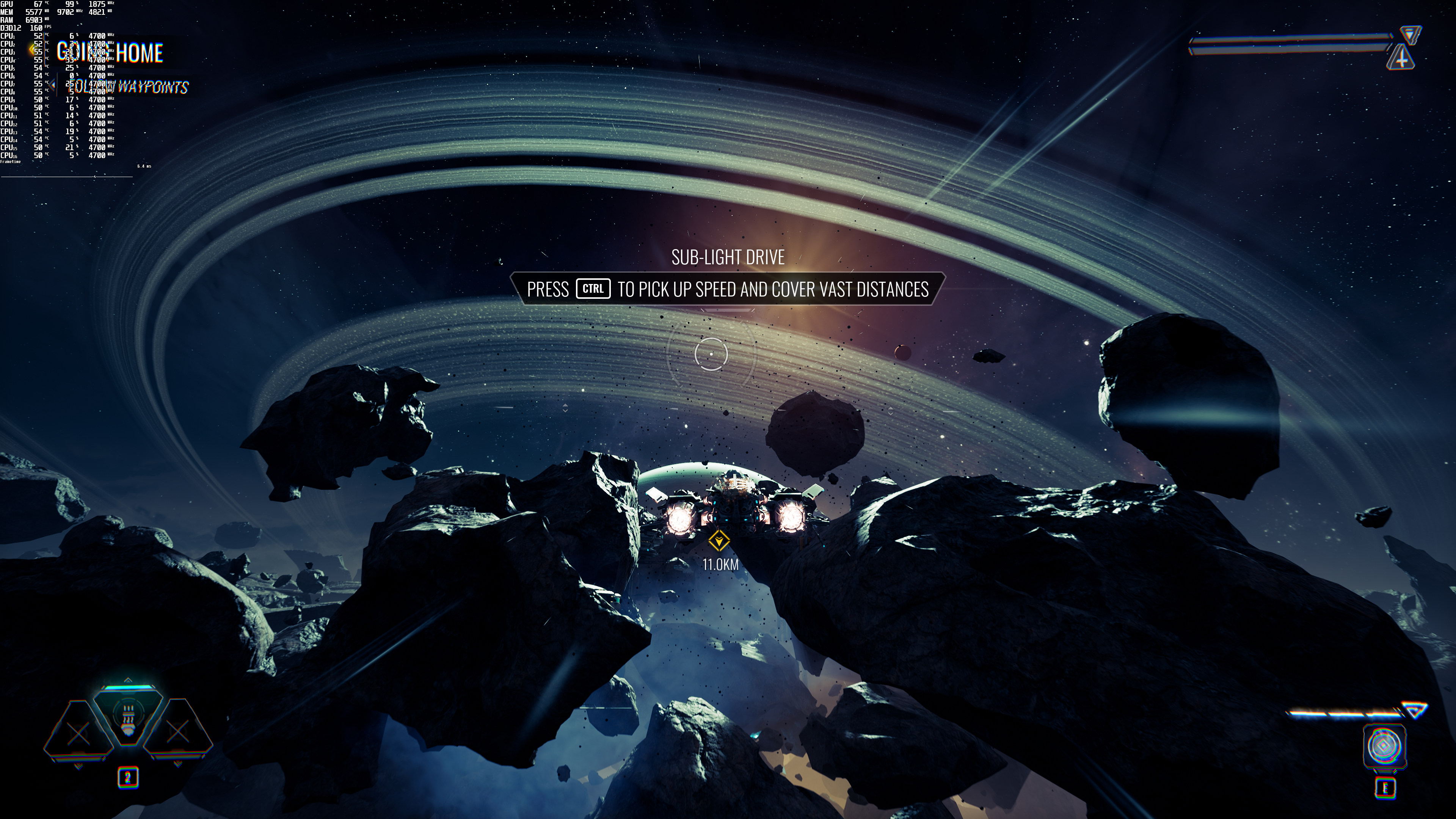Select the Follow Waypoints objective
The height and width of the screenshot is (819, 1456).
tap(130, 87)
